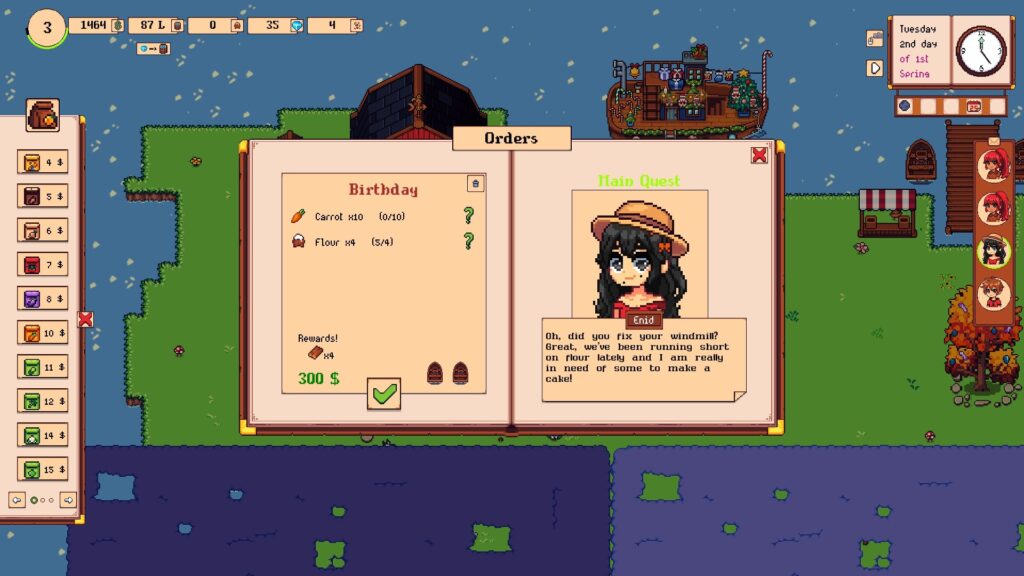Choose the 8 $ purple seed packet
The image size is (1024, 576).
point(42,298)
